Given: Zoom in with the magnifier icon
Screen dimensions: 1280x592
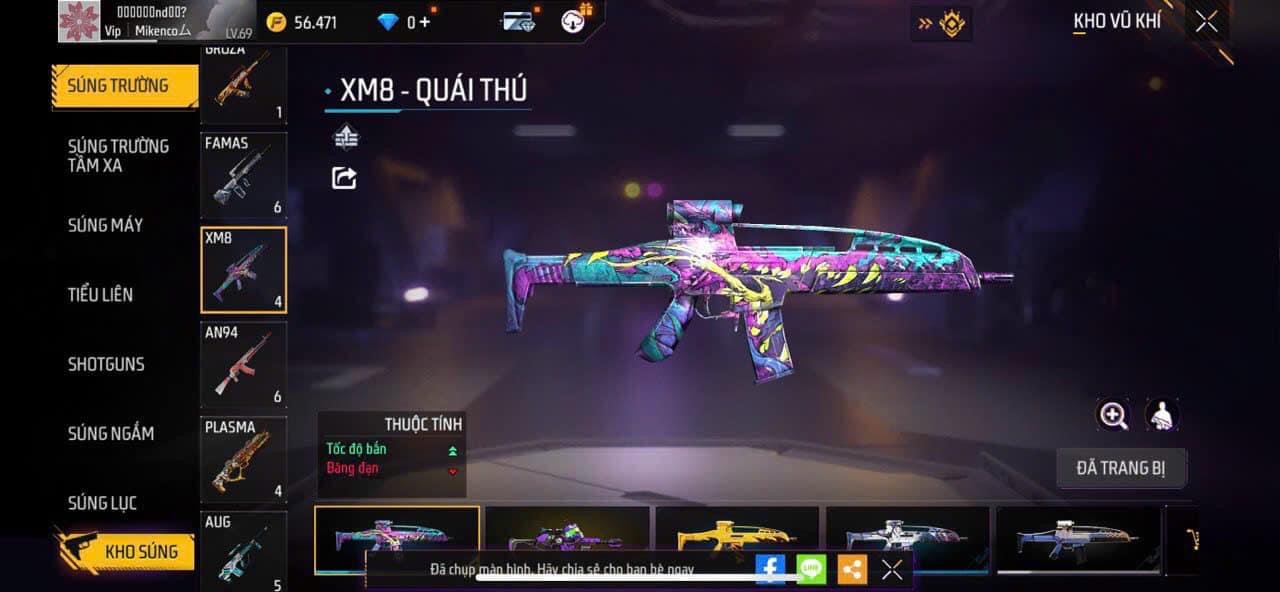Looking at the screenshot, I should point(1113,415).
